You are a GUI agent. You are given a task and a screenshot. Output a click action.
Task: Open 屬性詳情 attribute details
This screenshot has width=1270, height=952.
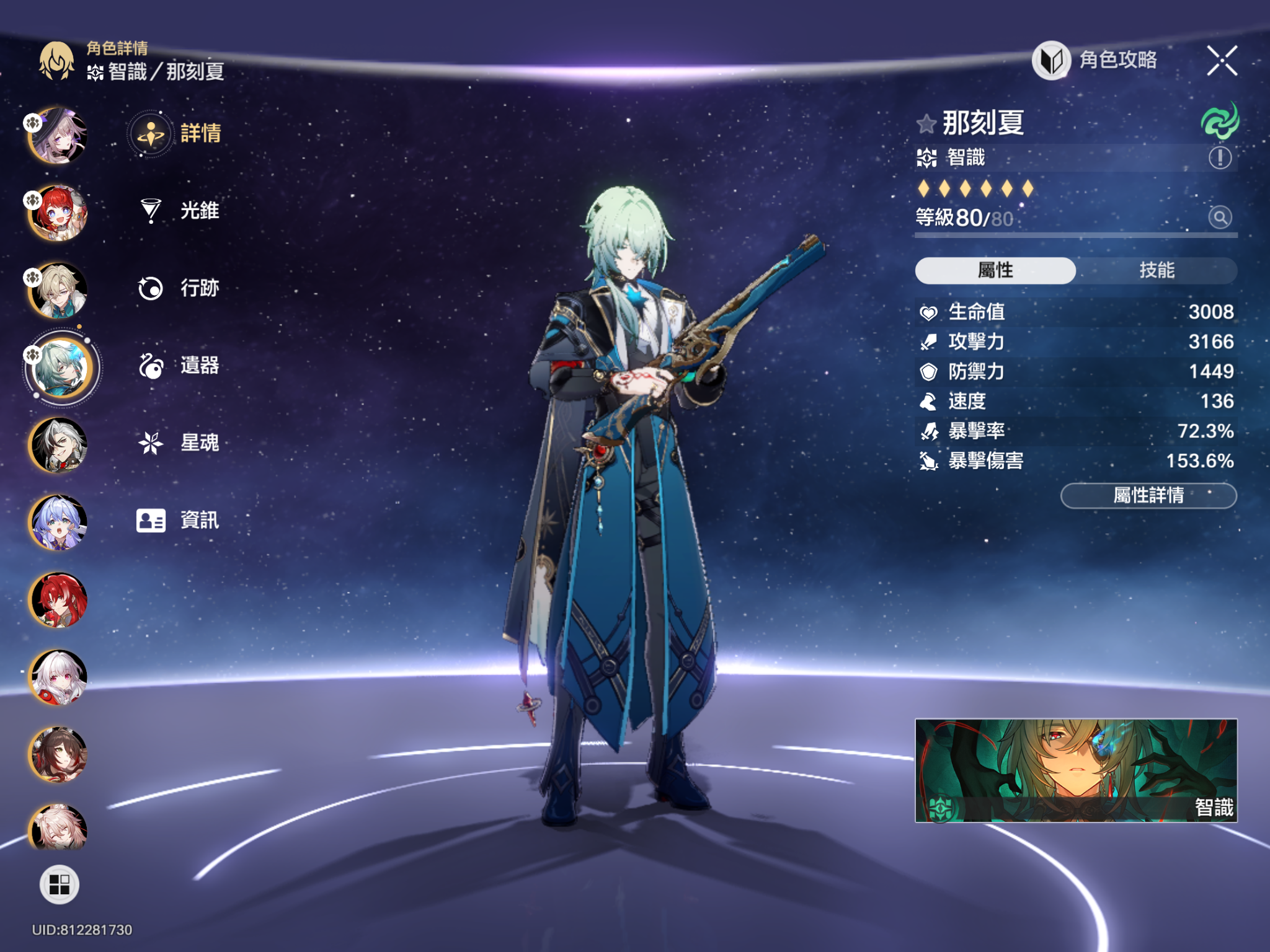click(1148, 496)
